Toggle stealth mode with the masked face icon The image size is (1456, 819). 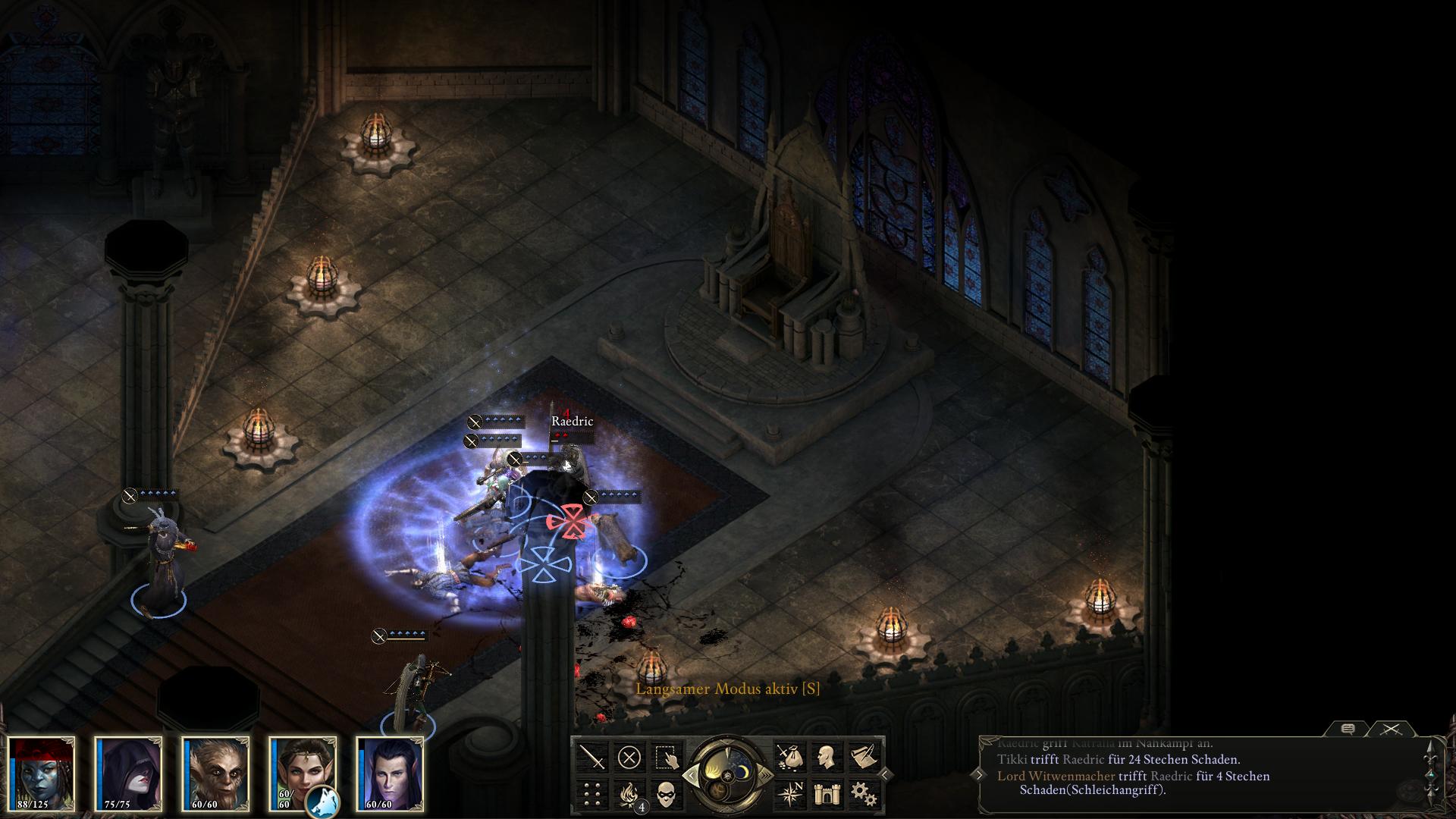point(667,793)
